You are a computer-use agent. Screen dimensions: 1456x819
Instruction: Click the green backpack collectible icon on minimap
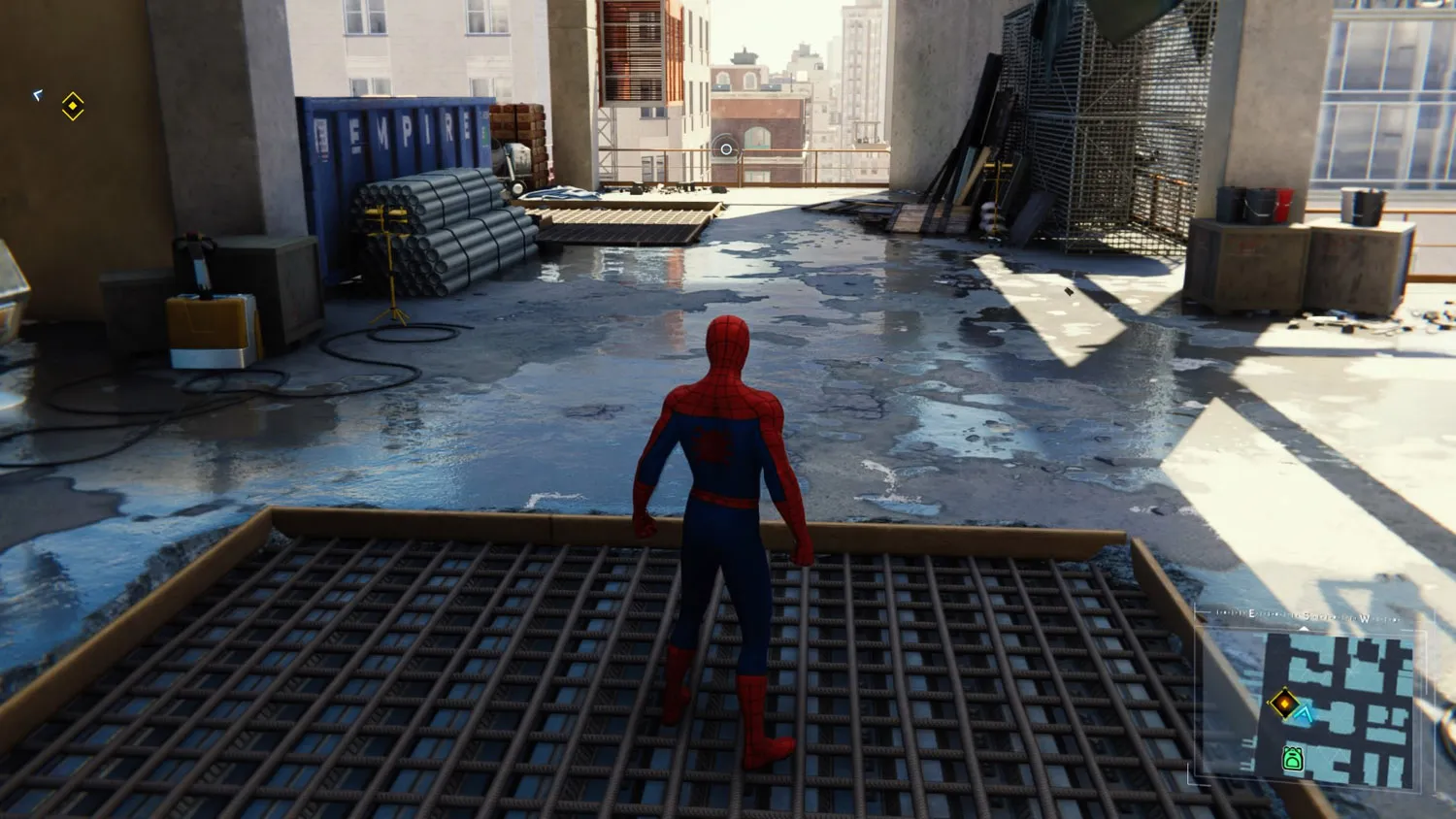(1294, 759)
